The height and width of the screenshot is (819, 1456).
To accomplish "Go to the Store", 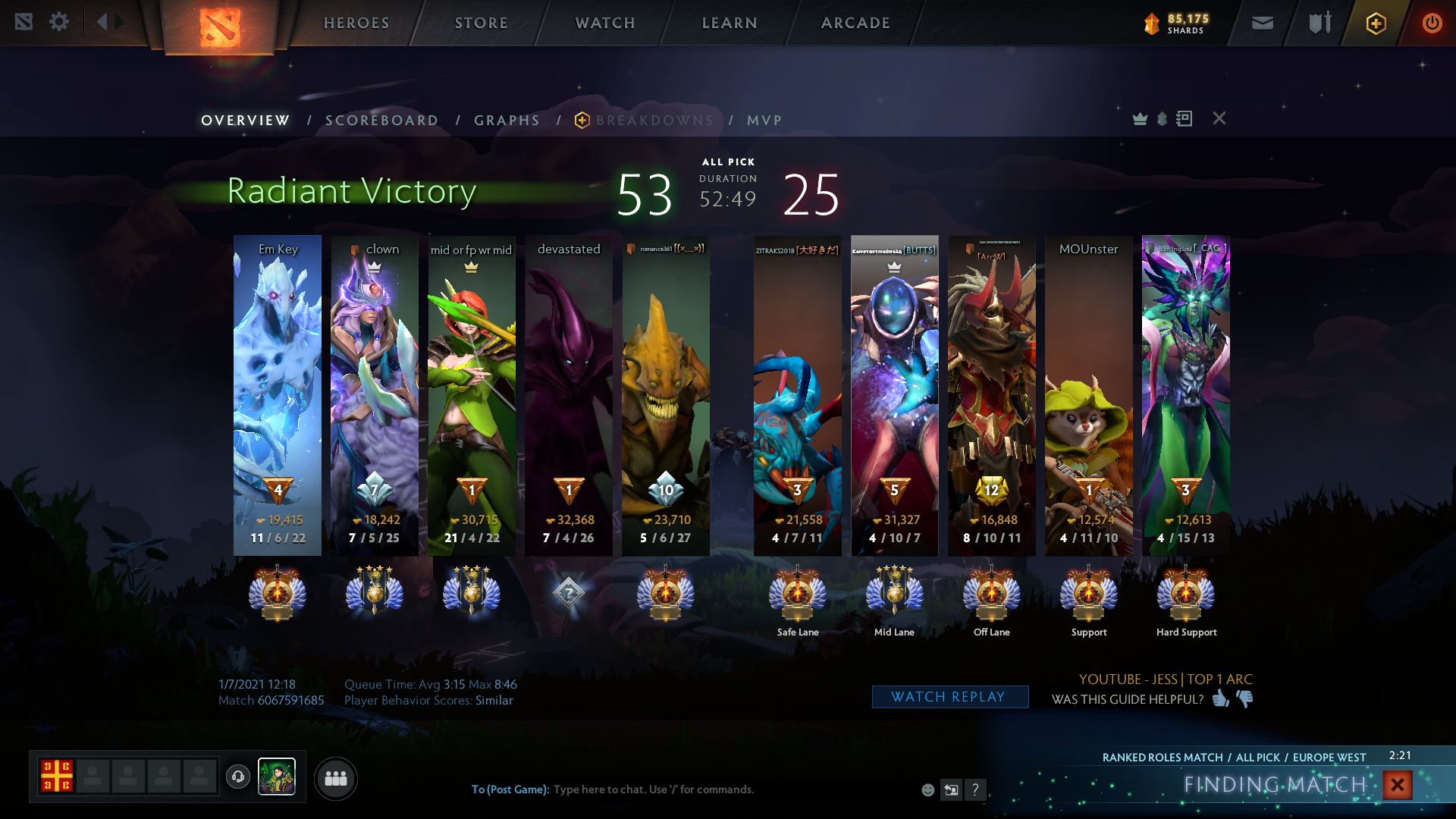I will click(x=481, y=23).
